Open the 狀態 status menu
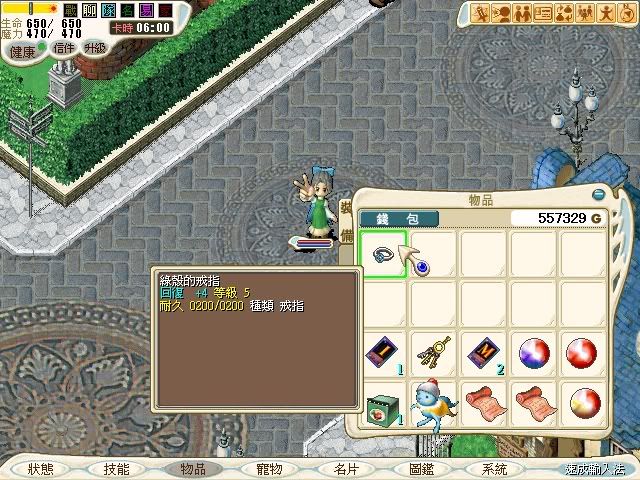This screenshot has height=480, width=640. (41, 468)
